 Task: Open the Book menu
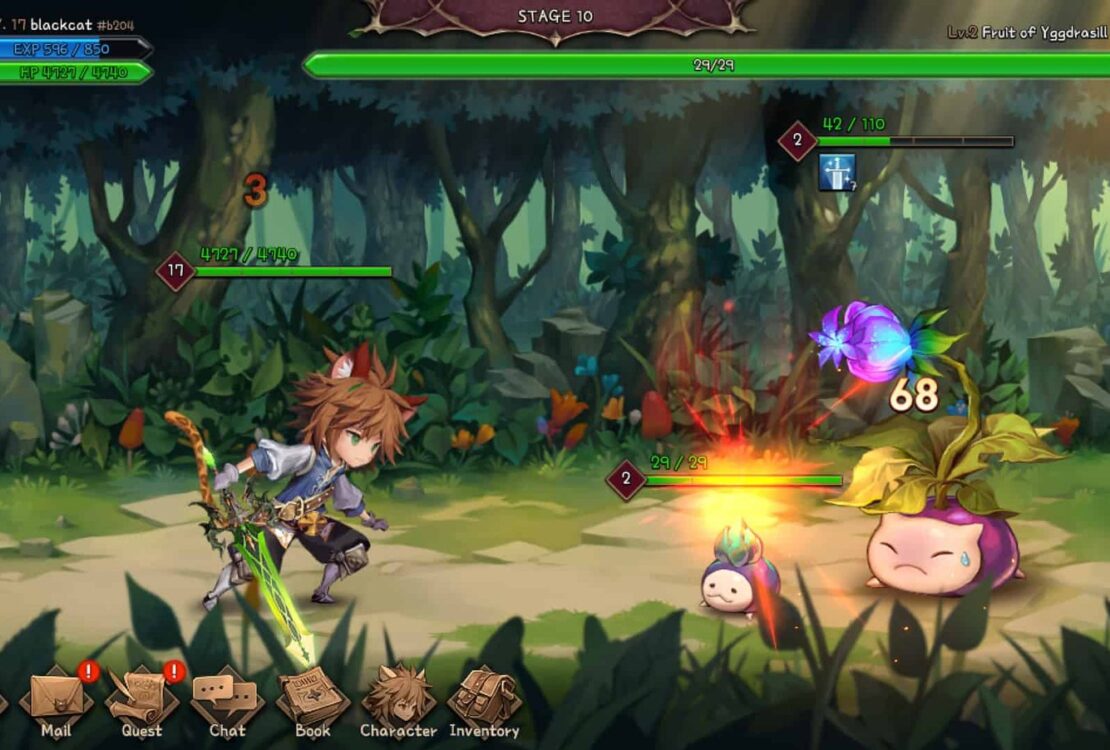pyautogui.click(x=313, y=698)
